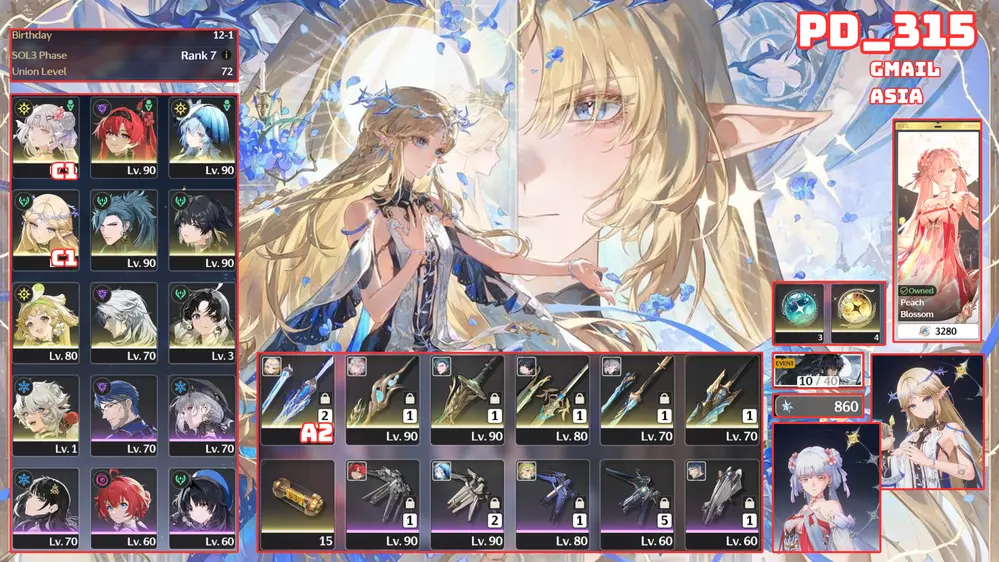This screenshot has width=999, height=562.
Task: Select the golden tube item with count 15
Action: click(296, 505)
